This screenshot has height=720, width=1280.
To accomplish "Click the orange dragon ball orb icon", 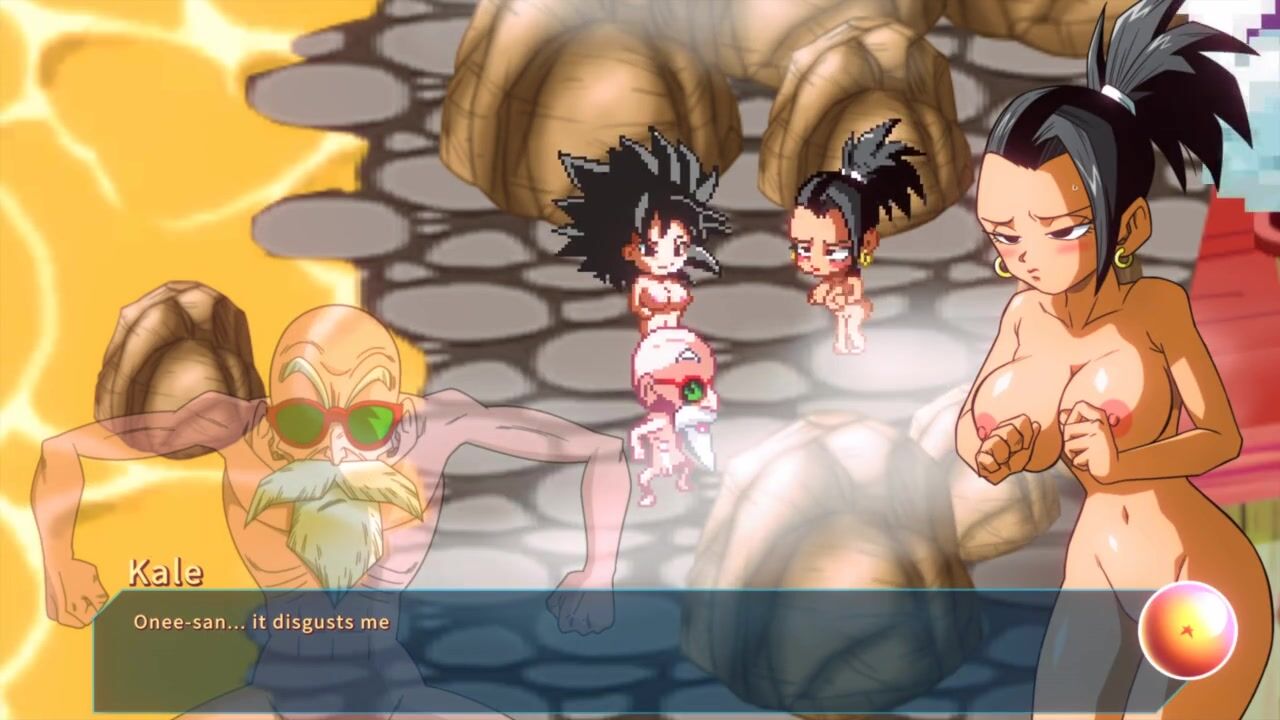I will tap(1187, 630).
